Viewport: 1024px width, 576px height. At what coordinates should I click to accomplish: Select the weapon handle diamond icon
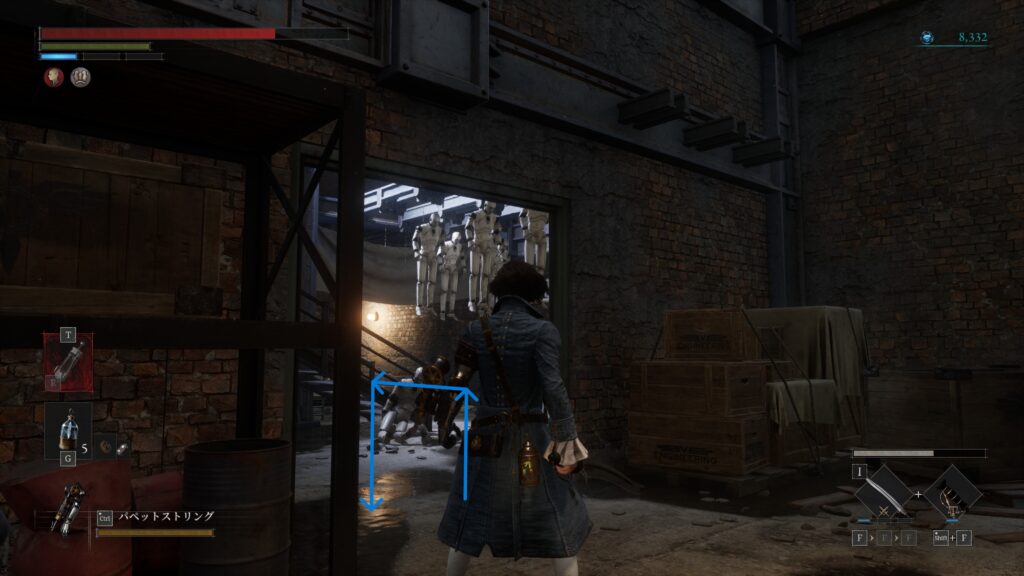(951, 493)
